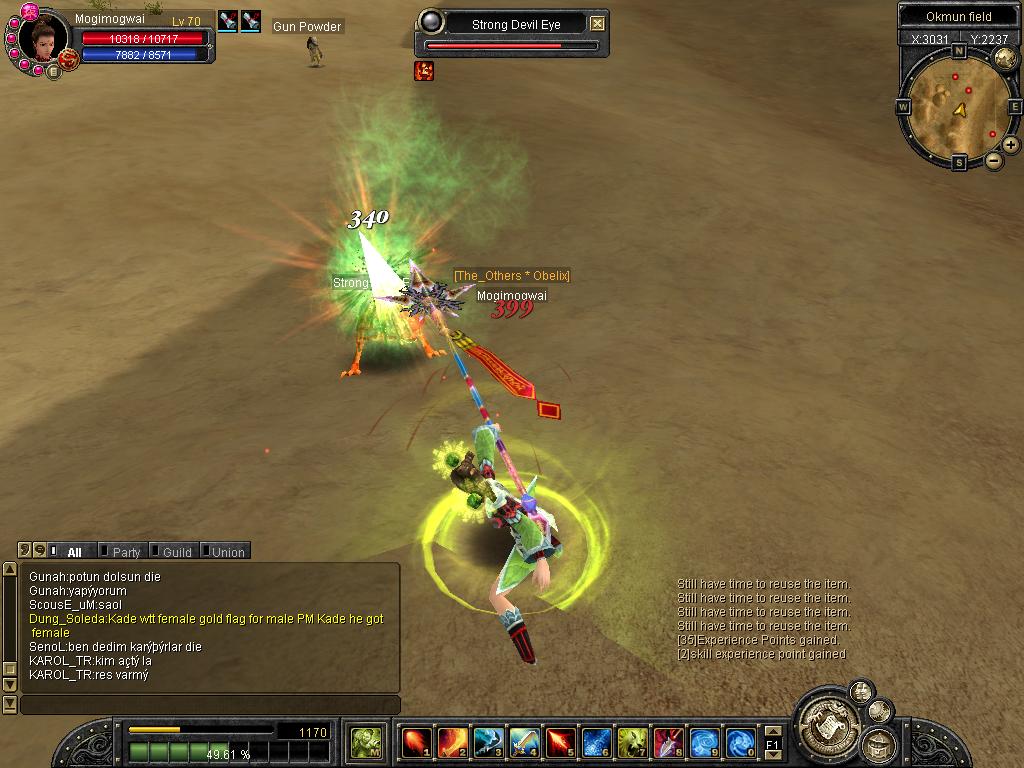Image resolution: width=1024 pixels, height=768 pixels.
Task: Use the blue spear skill in slot 3
Action: click(488, 743)
